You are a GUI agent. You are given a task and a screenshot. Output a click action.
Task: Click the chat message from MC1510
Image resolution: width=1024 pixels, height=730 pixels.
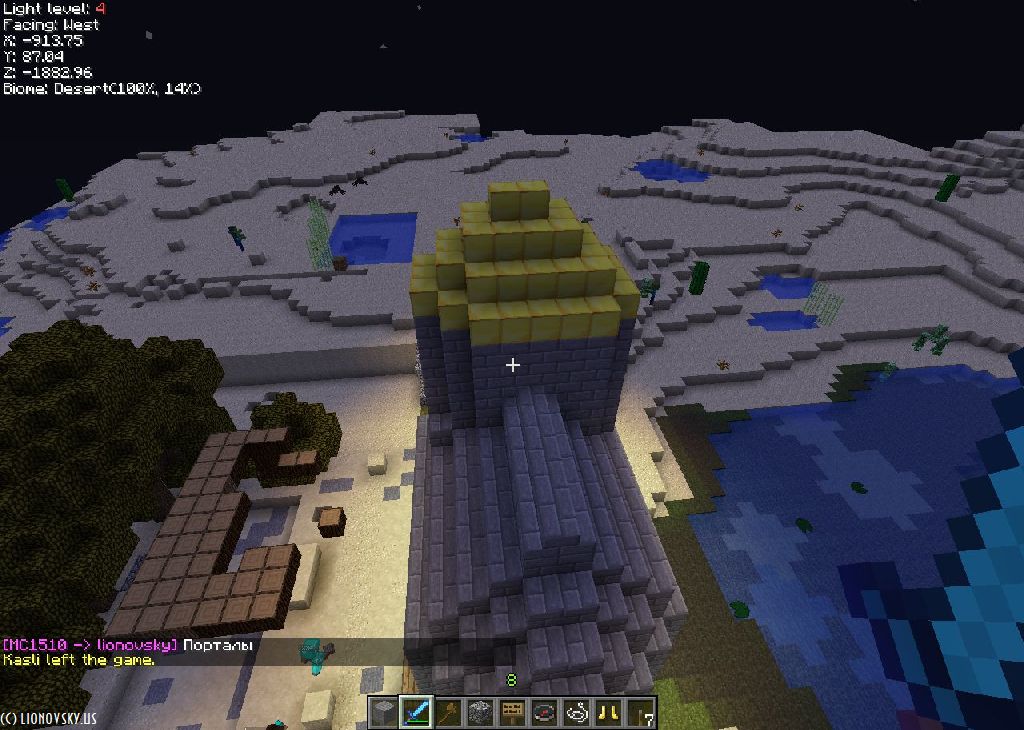pos(128,645)
